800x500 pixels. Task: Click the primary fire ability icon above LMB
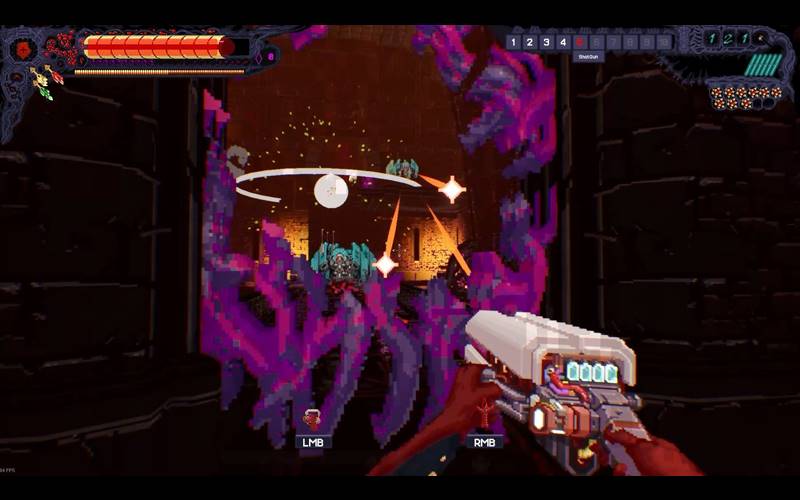(312, 420)
